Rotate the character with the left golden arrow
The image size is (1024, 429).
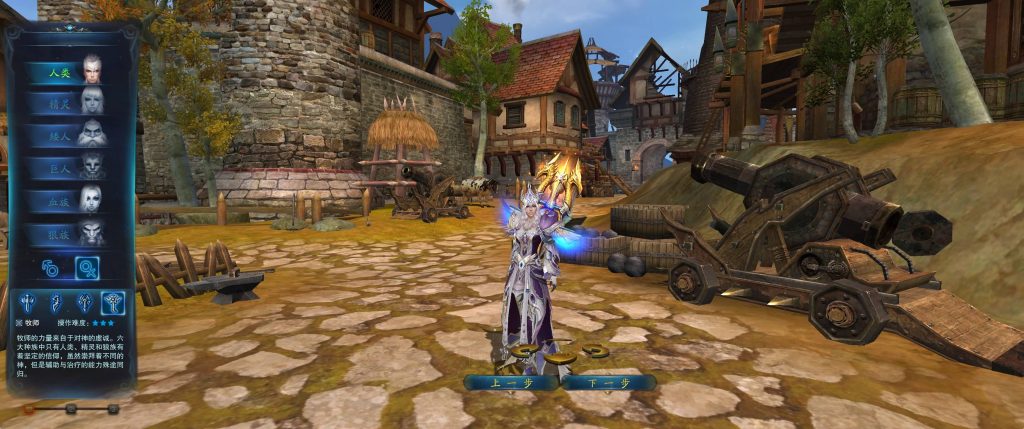(x=524, y=351)
